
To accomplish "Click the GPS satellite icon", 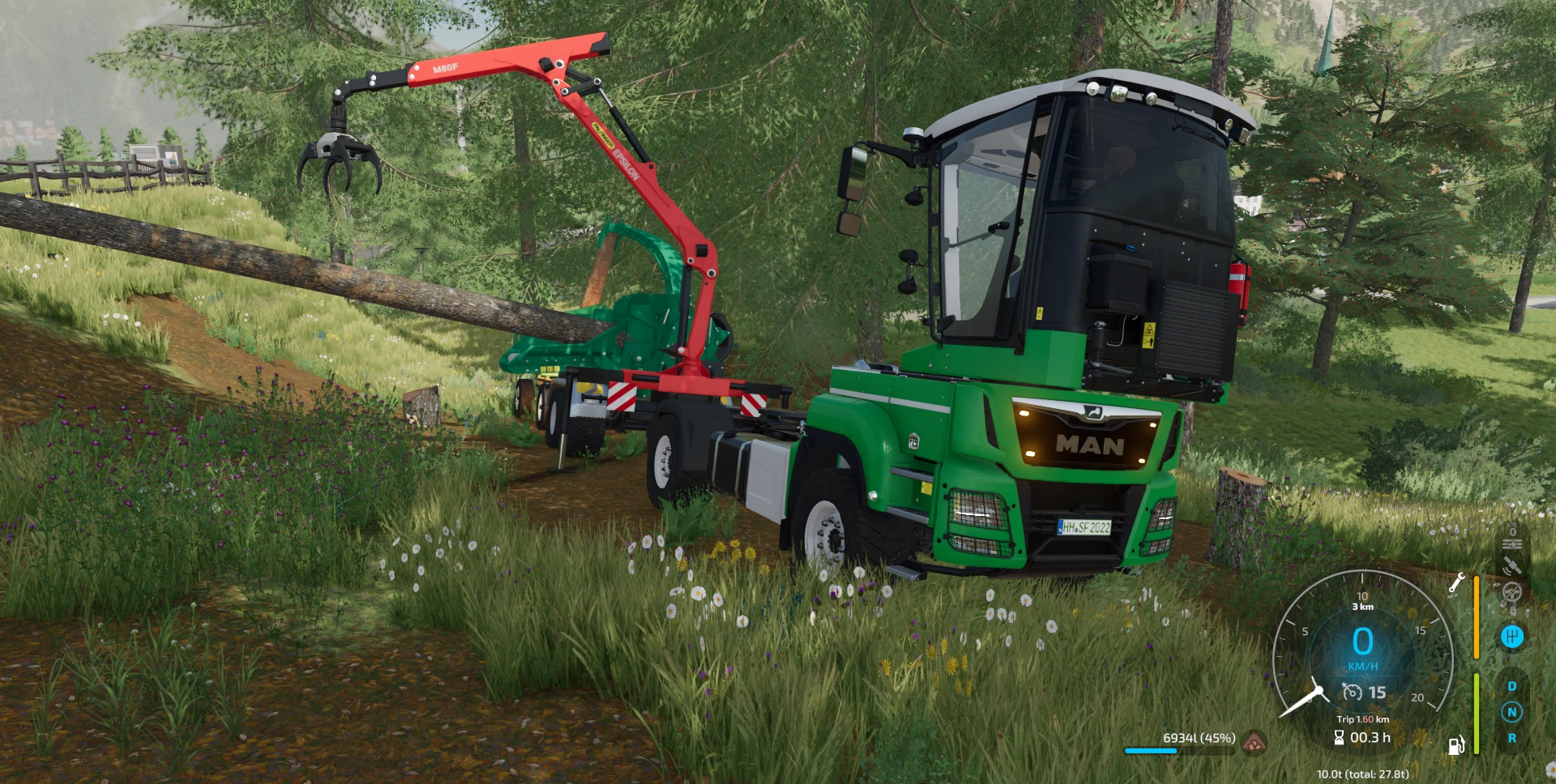I will coord(1511,567).
